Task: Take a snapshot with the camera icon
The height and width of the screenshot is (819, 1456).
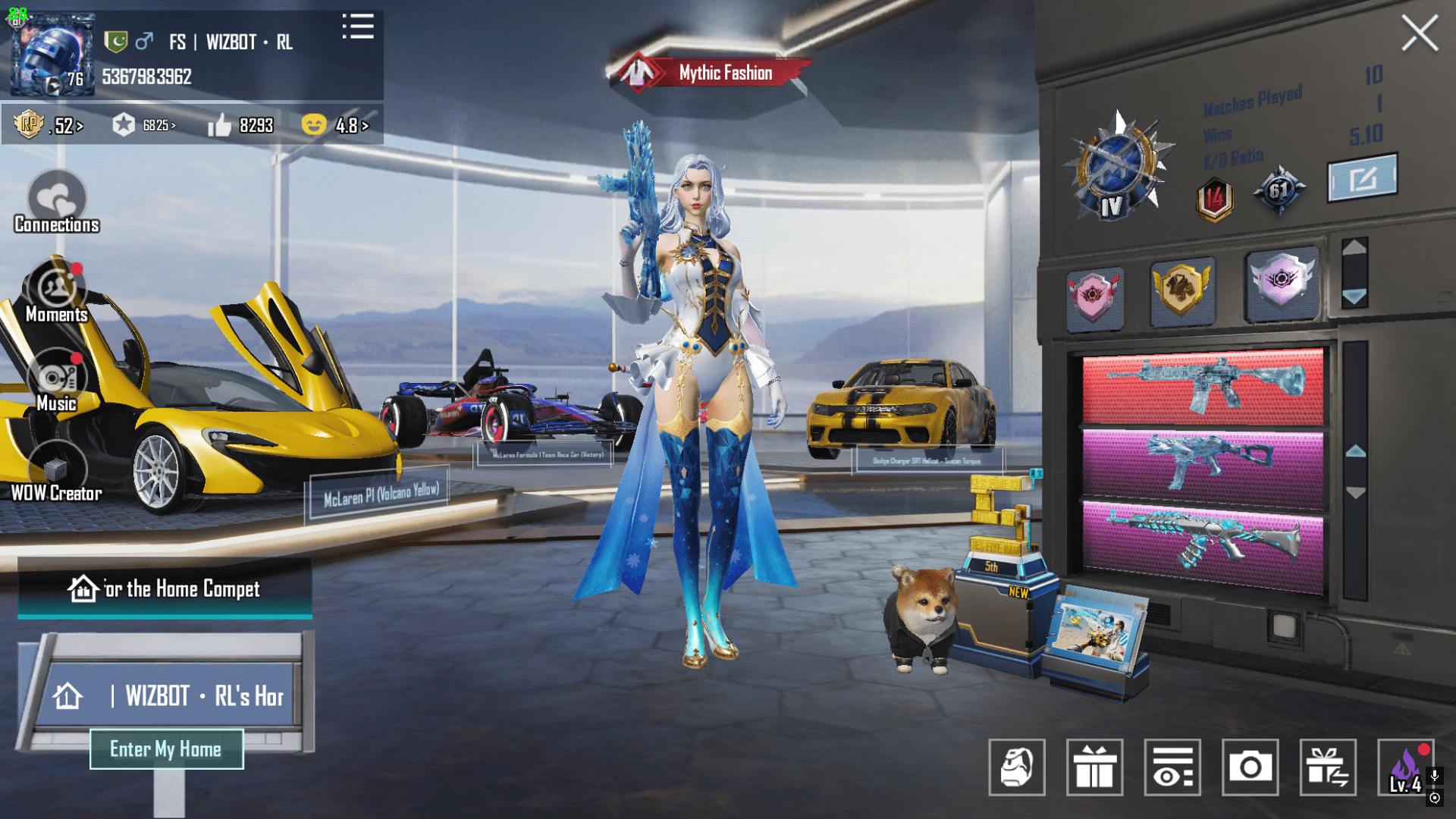Action: click(x=1250, y=768)
